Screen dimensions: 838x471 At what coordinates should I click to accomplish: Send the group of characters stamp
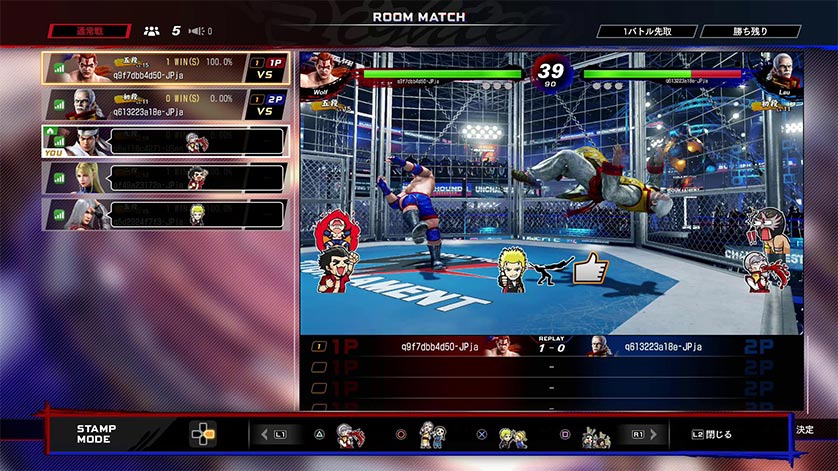[596, 435]
